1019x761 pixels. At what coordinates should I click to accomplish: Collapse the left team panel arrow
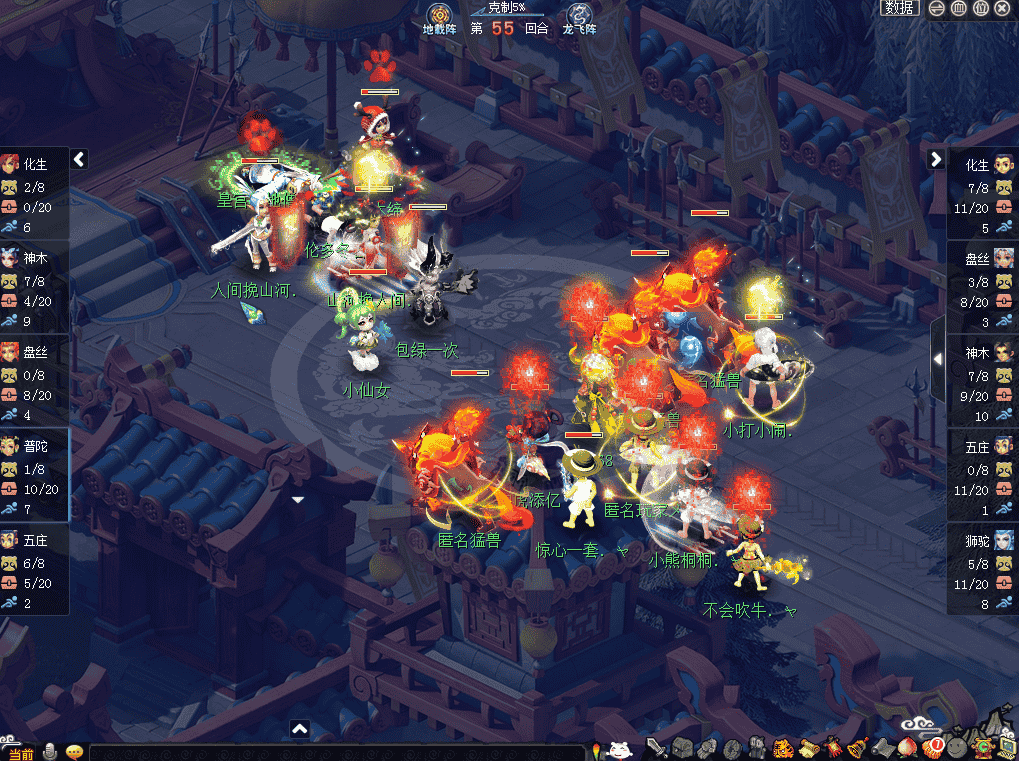(x=79, y=159)
